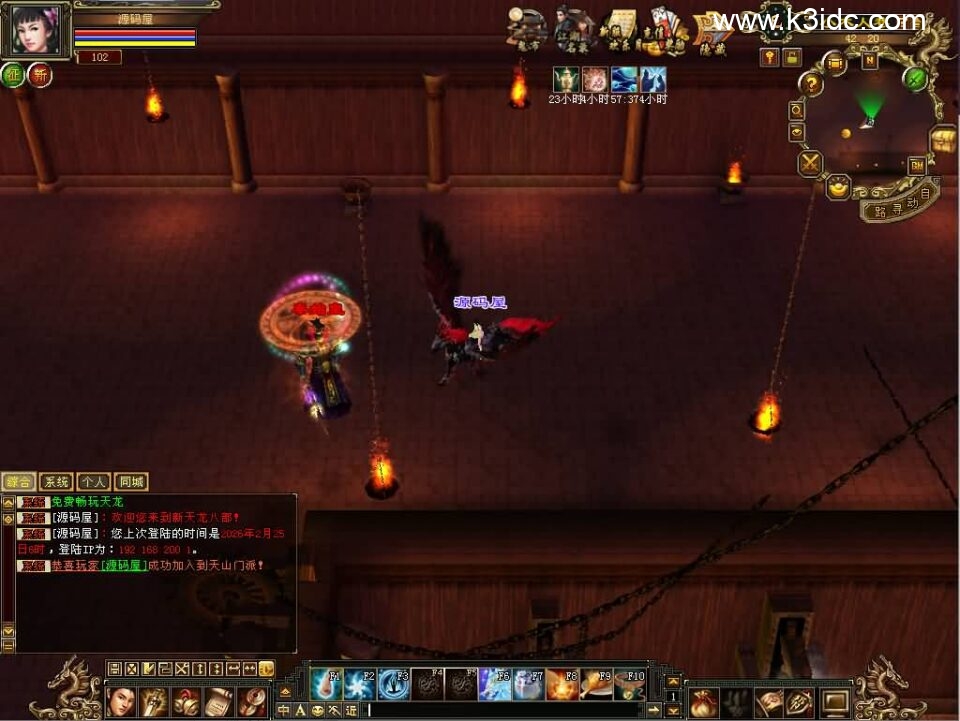Open the treasure chest icon beside the minimap

[942, 141]
